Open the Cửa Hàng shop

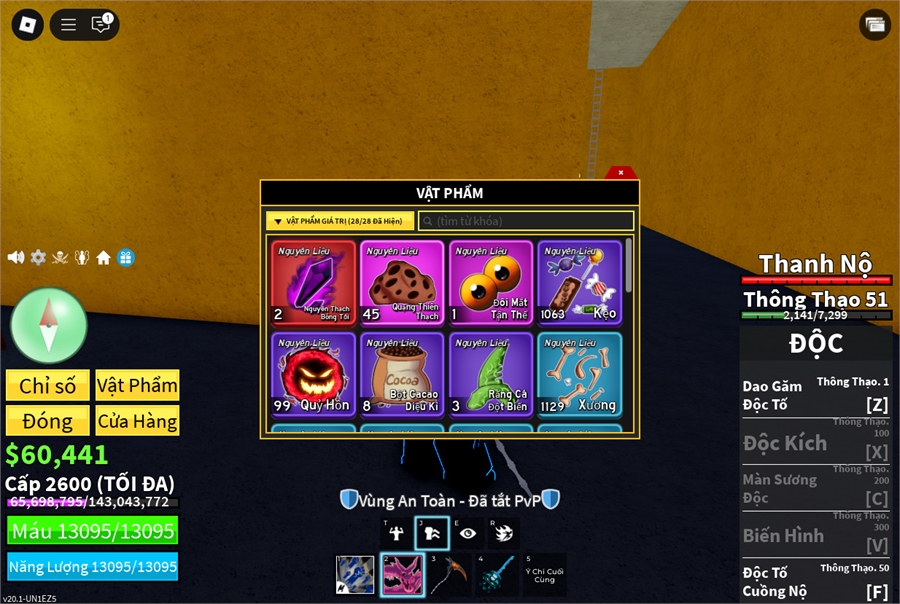[x=138, y=421]
